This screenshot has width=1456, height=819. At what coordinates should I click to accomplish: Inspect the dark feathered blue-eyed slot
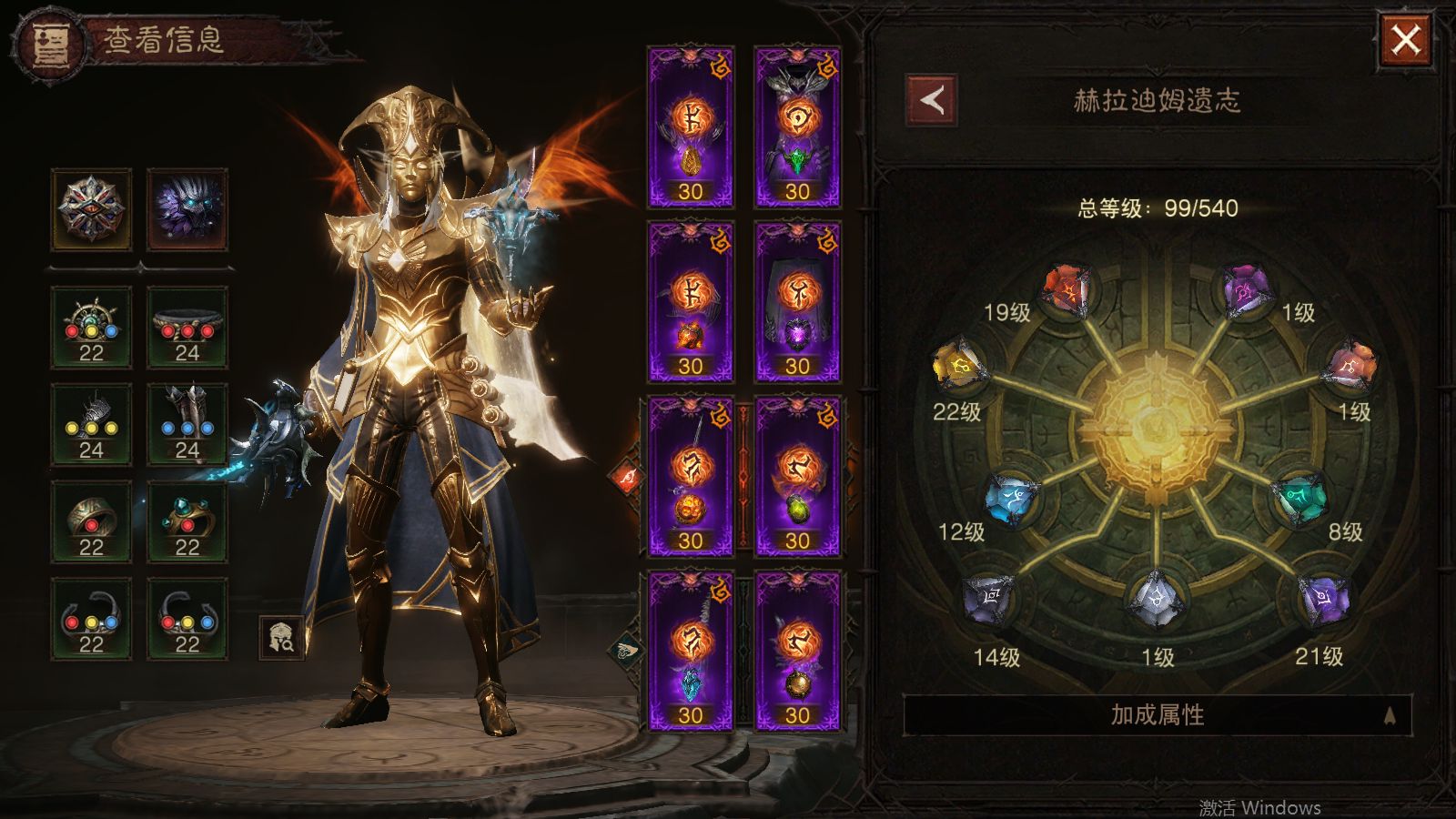click(187, 209)
